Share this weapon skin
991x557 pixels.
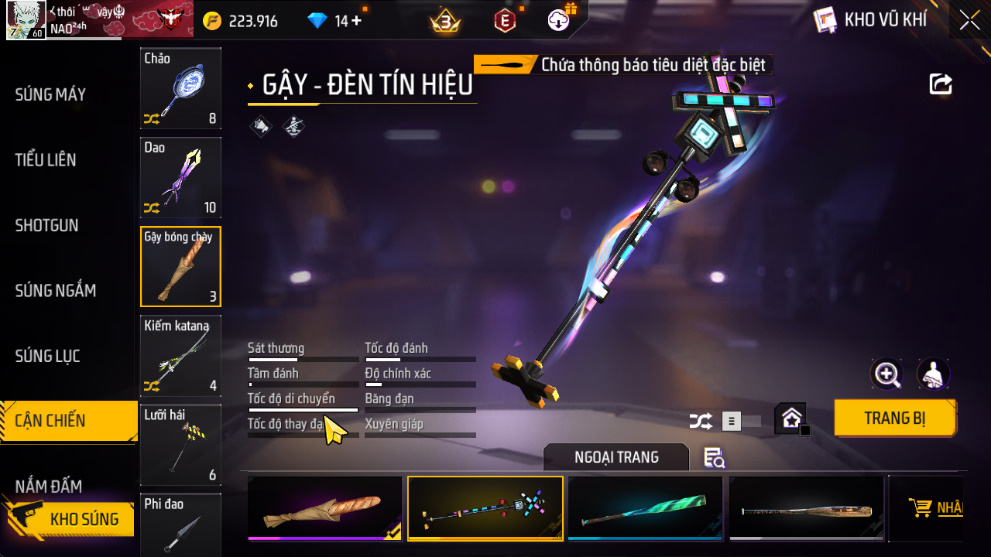tap(941, 85)
